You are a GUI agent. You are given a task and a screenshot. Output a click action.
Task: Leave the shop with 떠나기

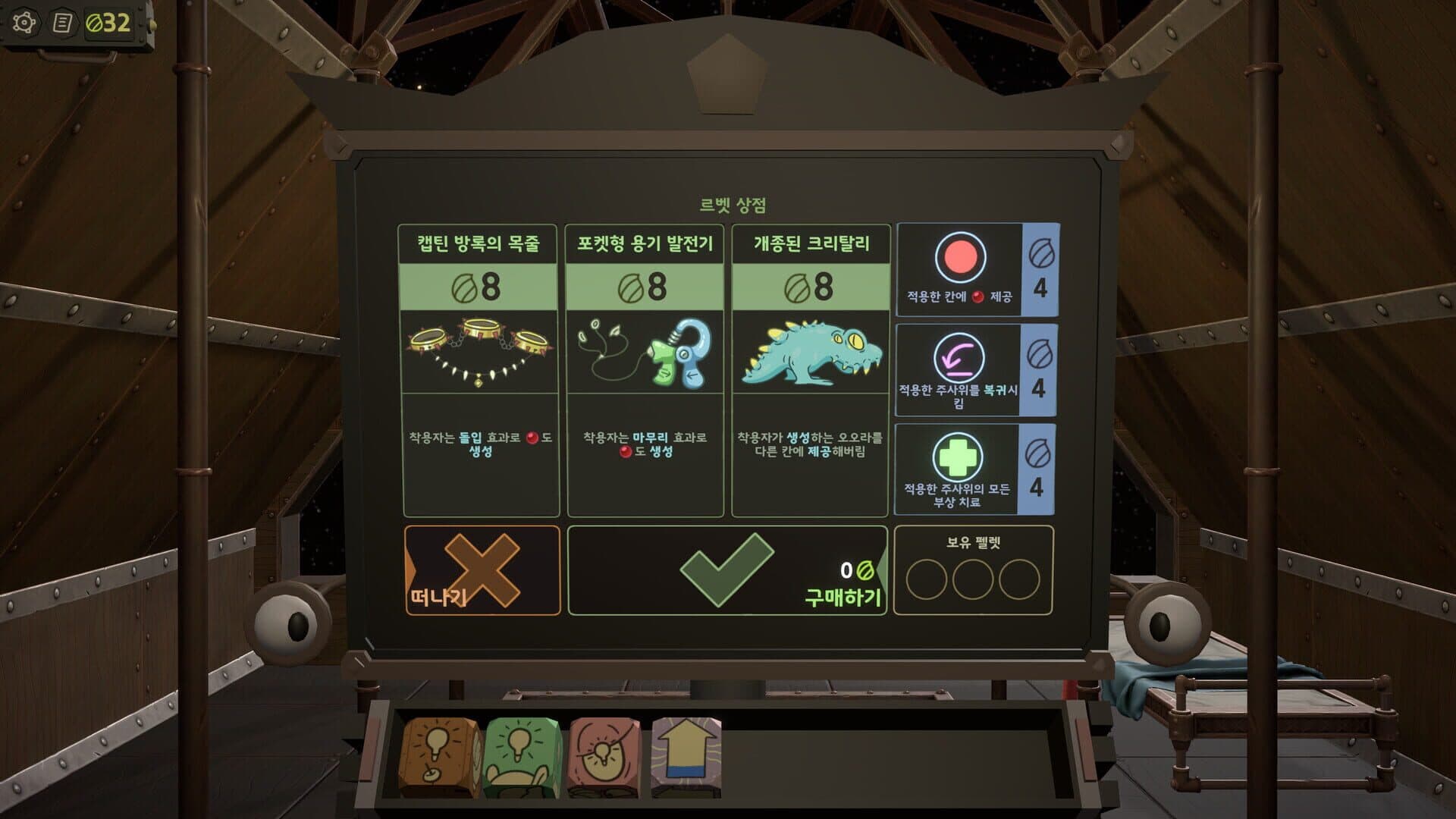pyautogui.click(x=482, y=570)
